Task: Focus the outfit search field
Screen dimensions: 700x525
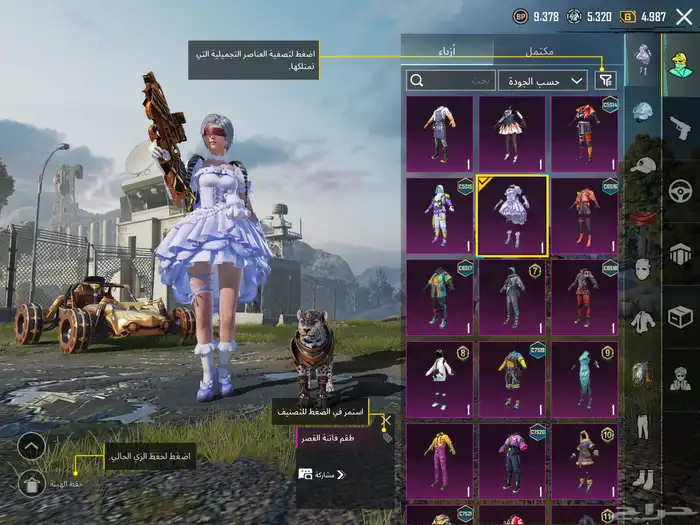Action: click(x=450, y=80)
